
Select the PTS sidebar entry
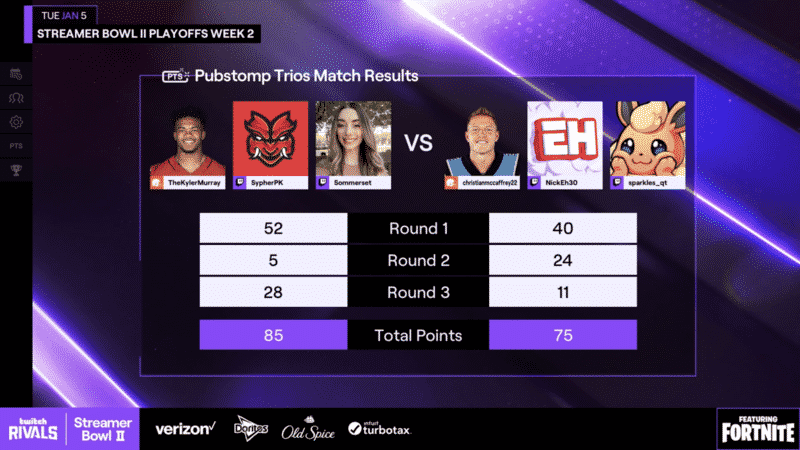coord(16,146)
